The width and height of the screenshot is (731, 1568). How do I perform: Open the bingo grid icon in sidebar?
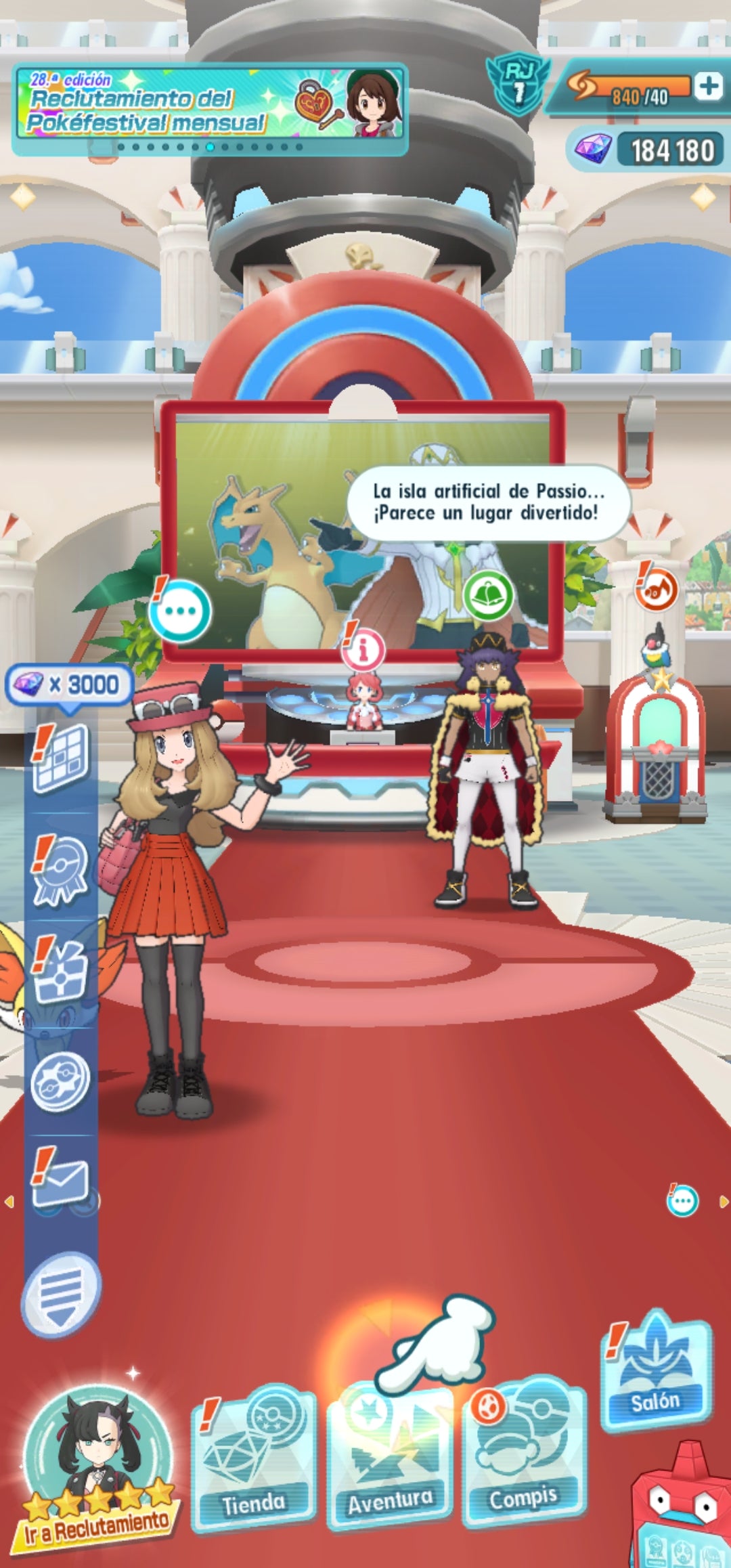pos(61,758)
